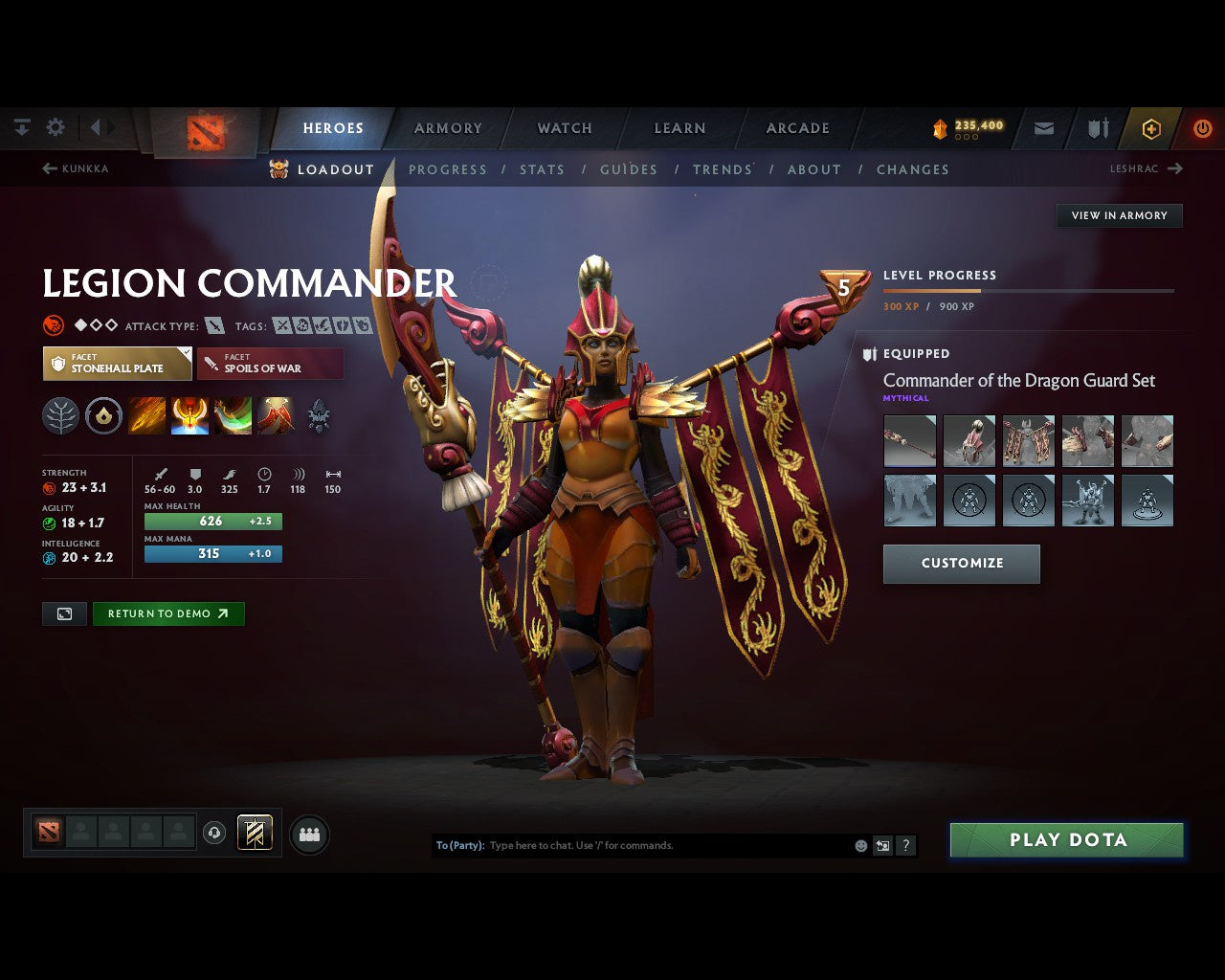Select the Moment of Courage ability icon
Viewport: 1225px width, 980px height.
232,415
